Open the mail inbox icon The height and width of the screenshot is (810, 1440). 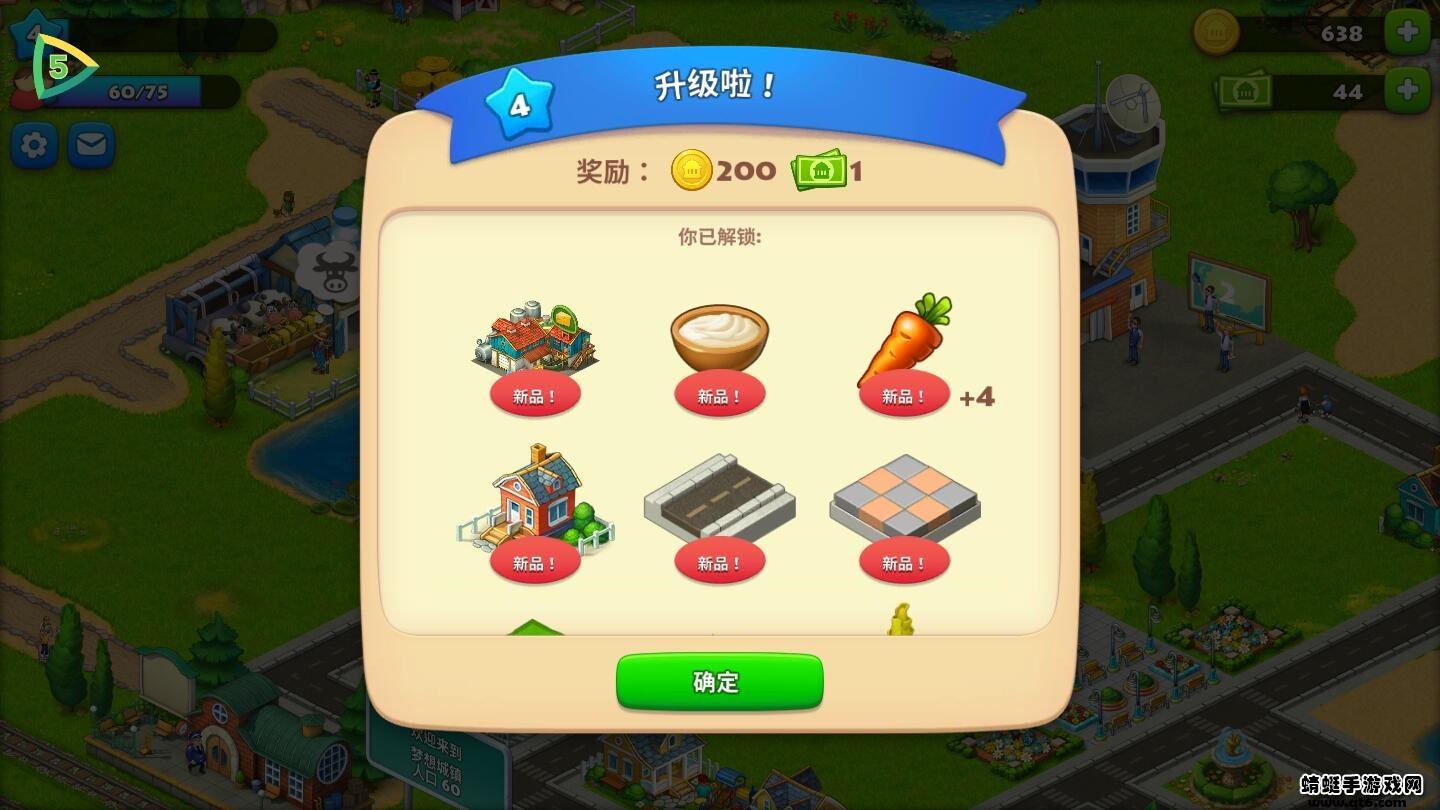click(90, 144)
